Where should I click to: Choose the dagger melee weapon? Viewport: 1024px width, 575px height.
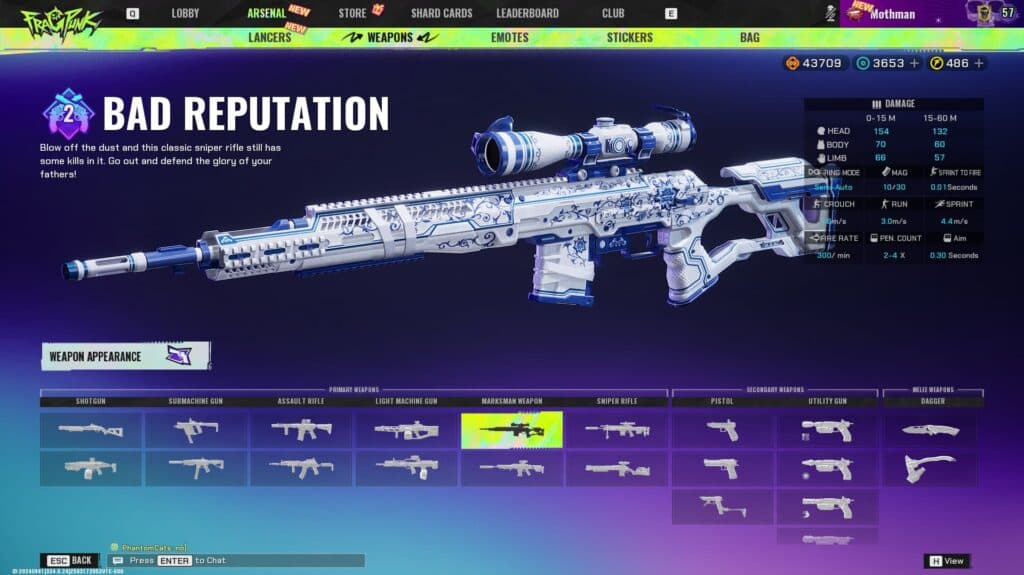[x=930, y=430]
